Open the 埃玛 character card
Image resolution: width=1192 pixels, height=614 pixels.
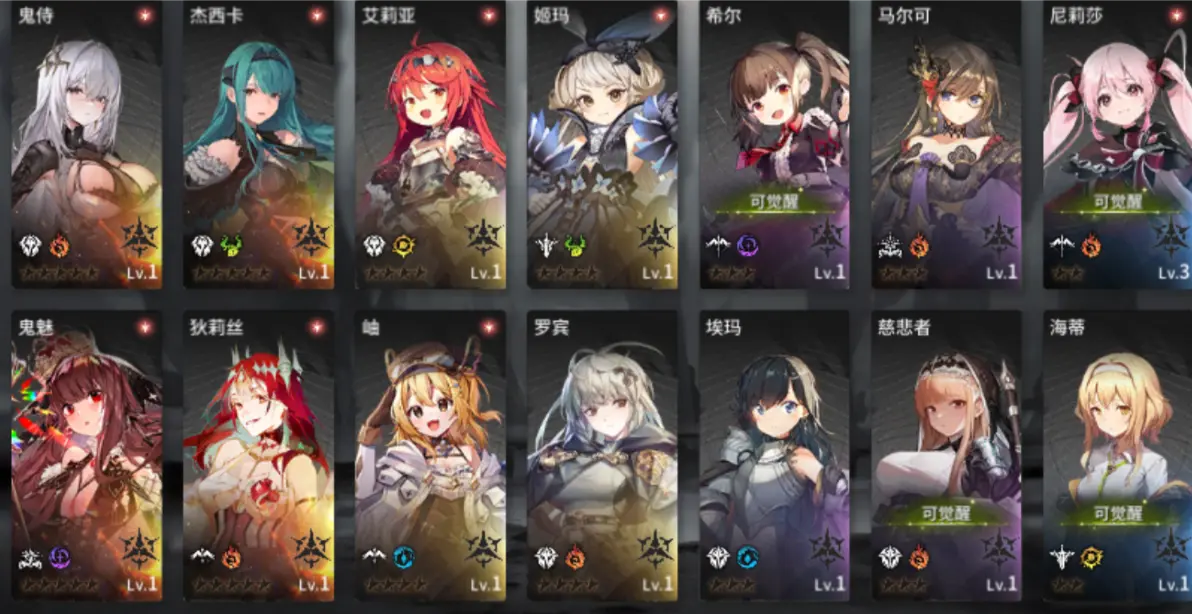coord(774,455)
